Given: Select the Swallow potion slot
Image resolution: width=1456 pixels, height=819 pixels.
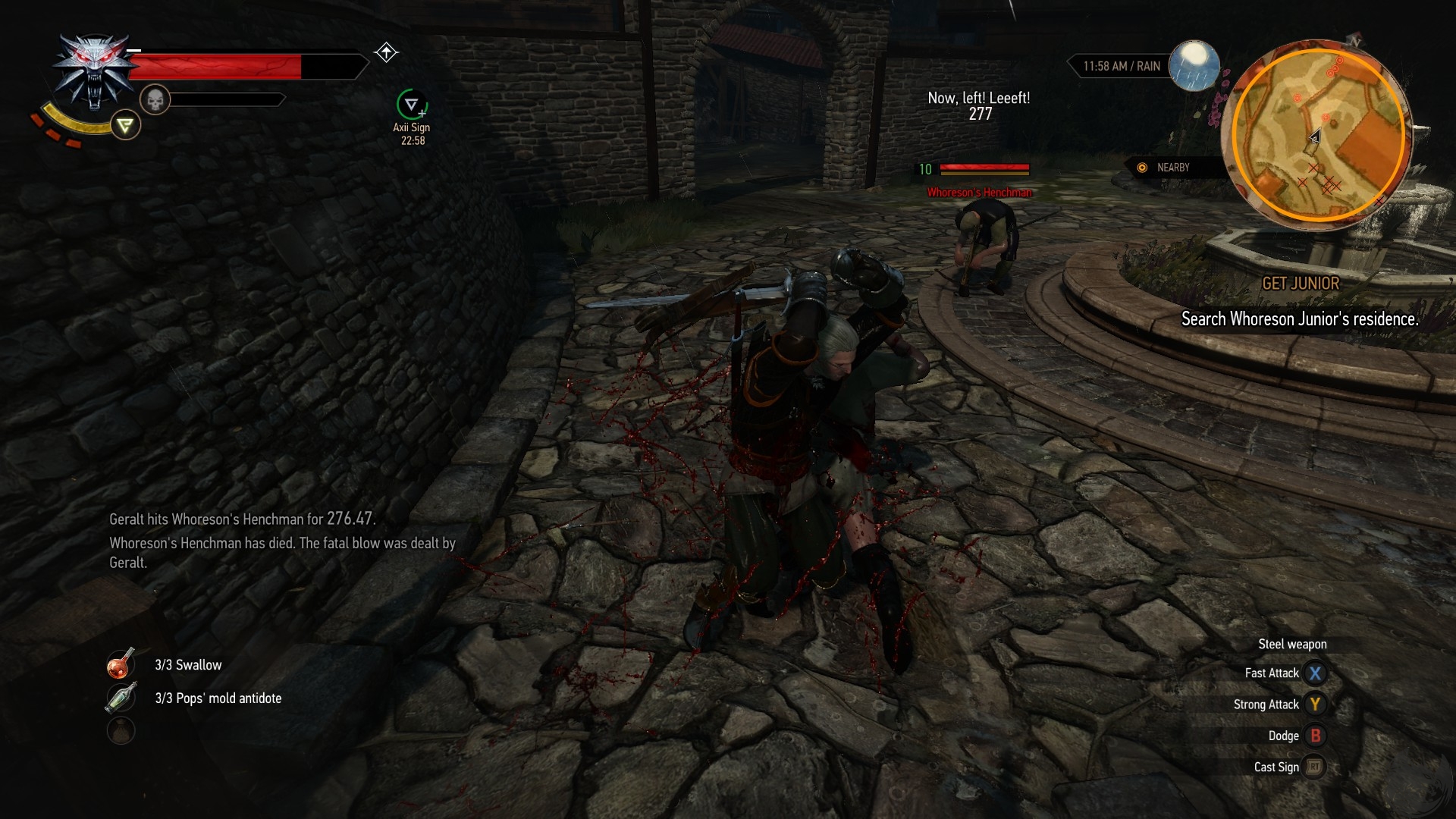Looking at the screenshot, I should pyautogui.click(x=121, y=664).
